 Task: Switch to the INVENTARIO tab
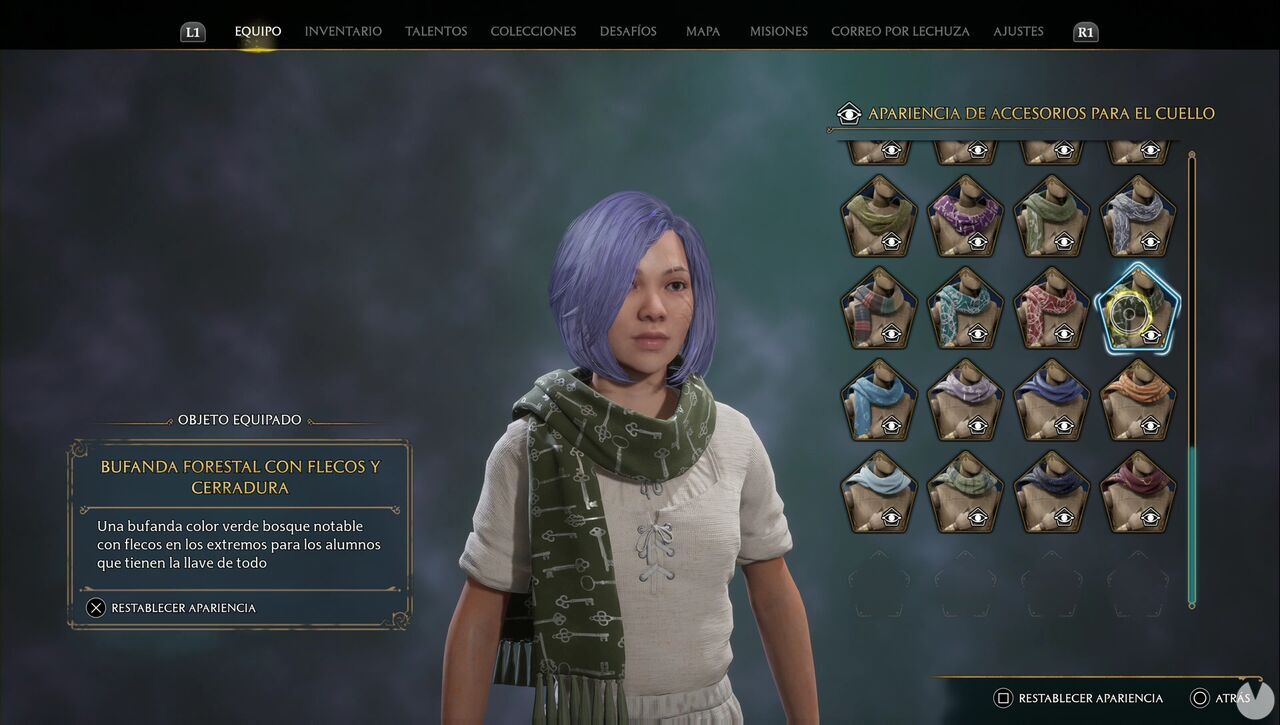(x=343, y=31)
